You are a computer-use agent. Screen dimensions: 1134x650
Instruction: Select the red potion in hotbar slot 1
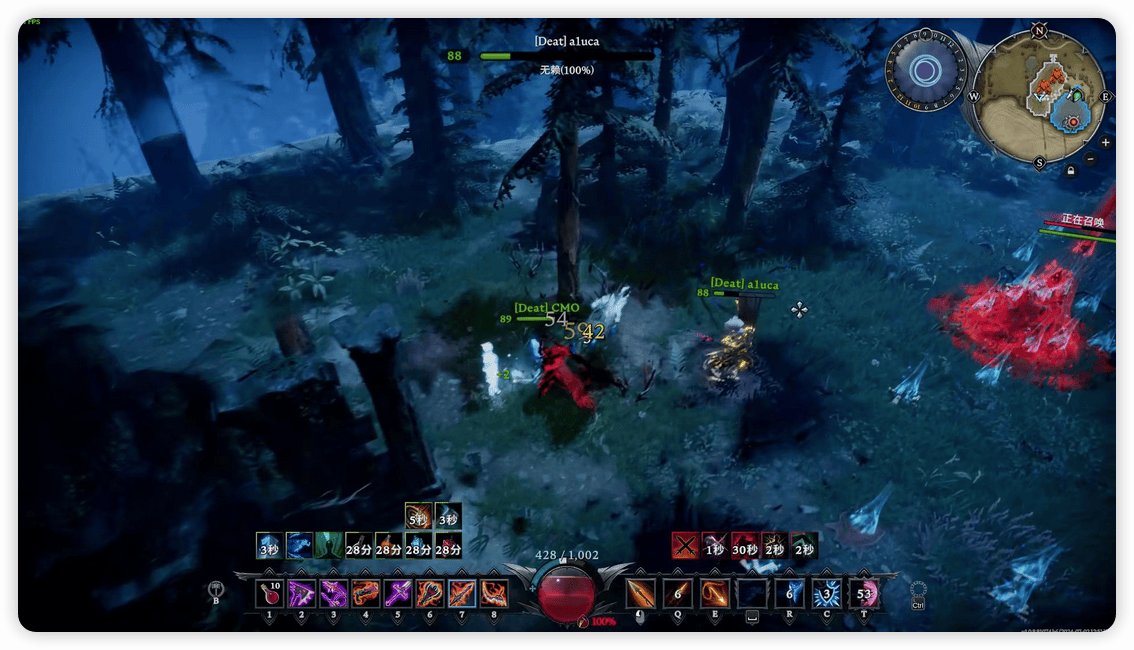point(270,594)
